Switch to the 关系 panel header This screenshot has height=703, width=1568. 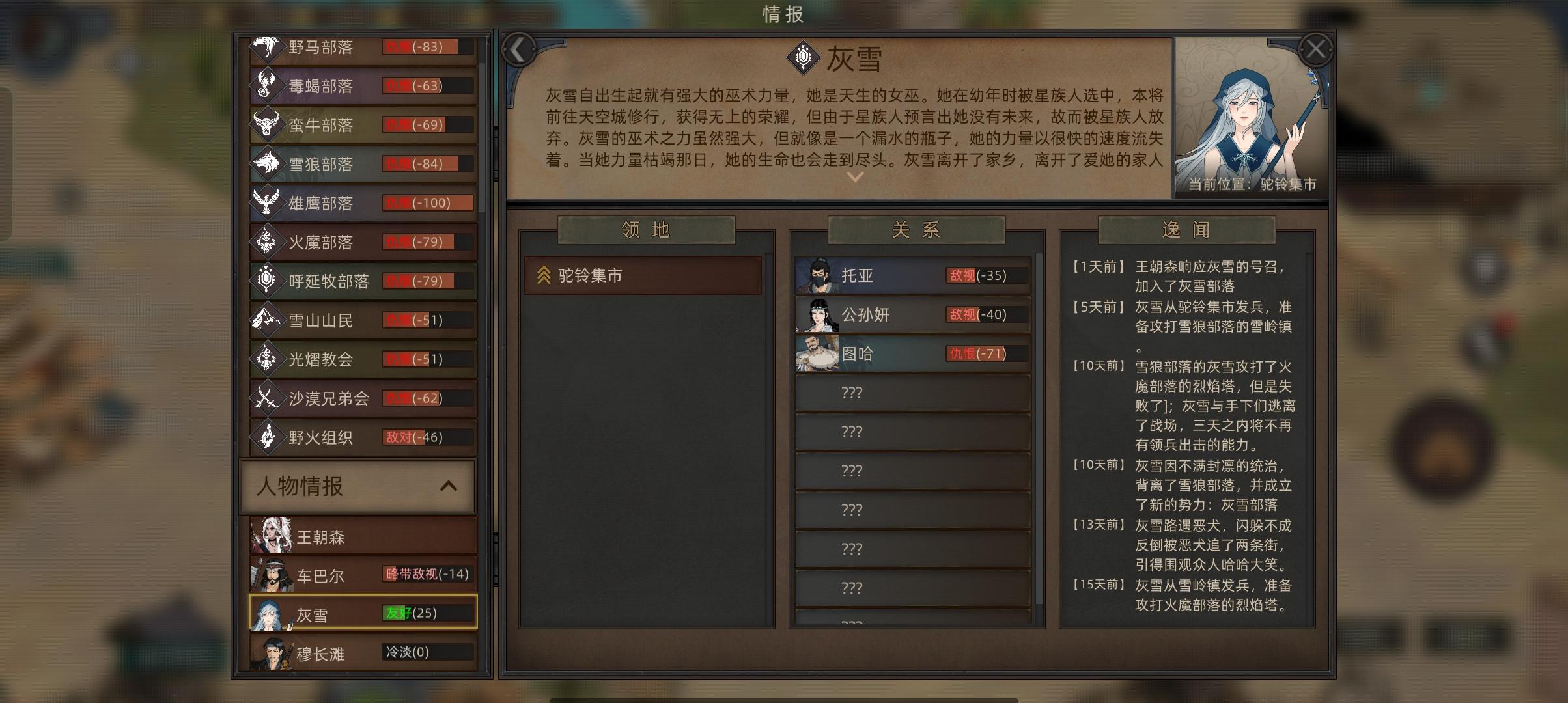914,230
